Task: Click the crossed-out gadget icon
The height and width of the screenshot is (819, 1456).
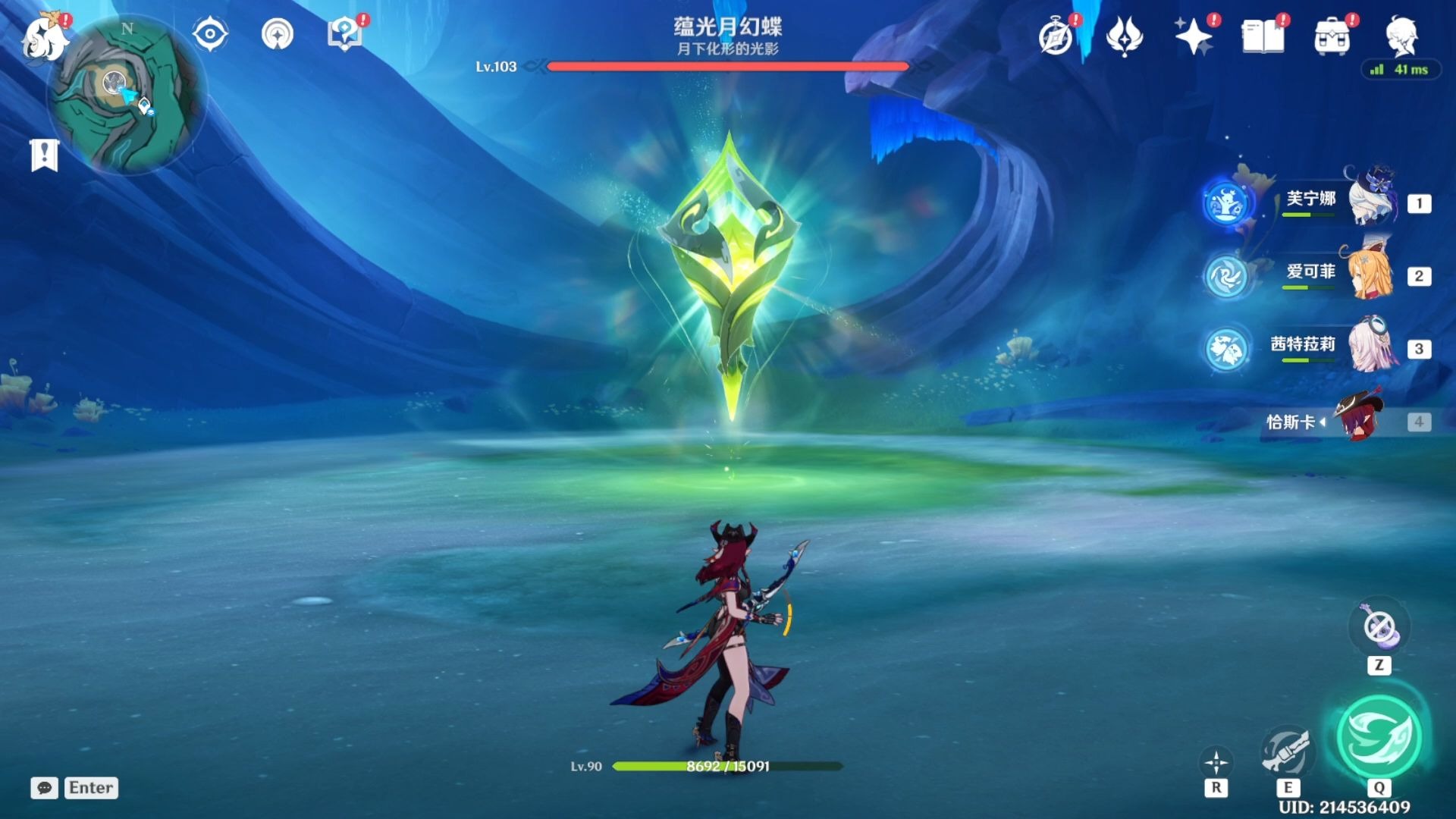Action: tap(1379, 628)
